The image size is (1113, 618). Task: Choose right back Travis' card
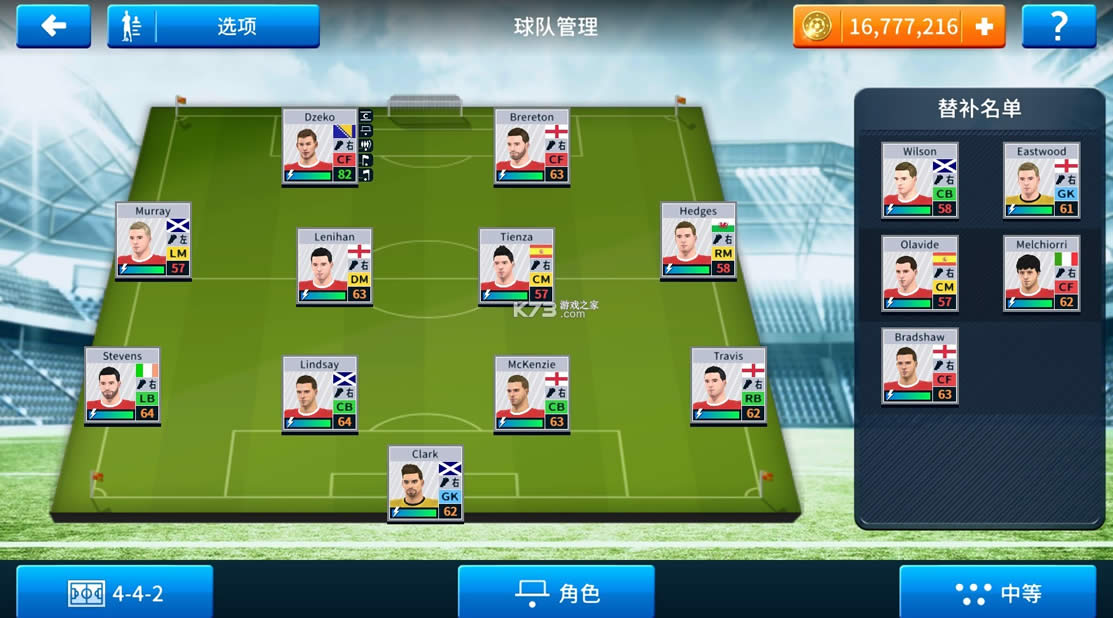[728, 386]
